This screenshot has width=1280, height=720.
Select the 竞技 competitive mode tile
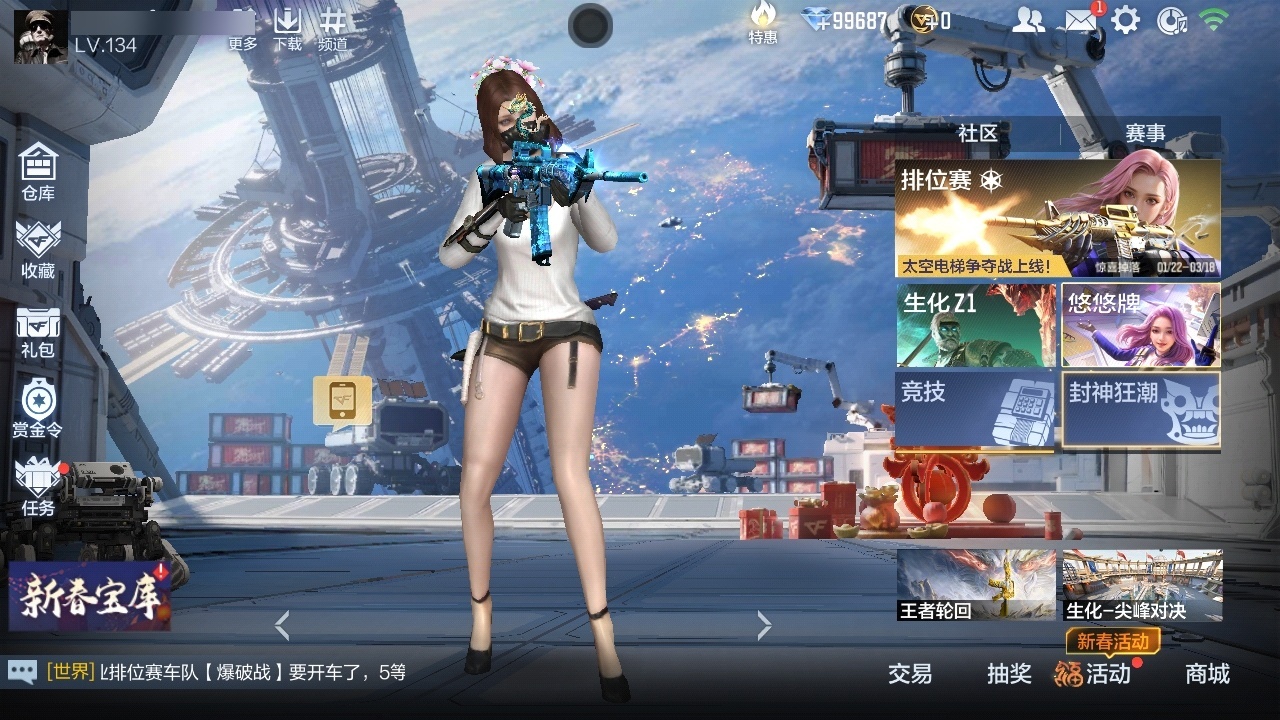pos(975,409)
